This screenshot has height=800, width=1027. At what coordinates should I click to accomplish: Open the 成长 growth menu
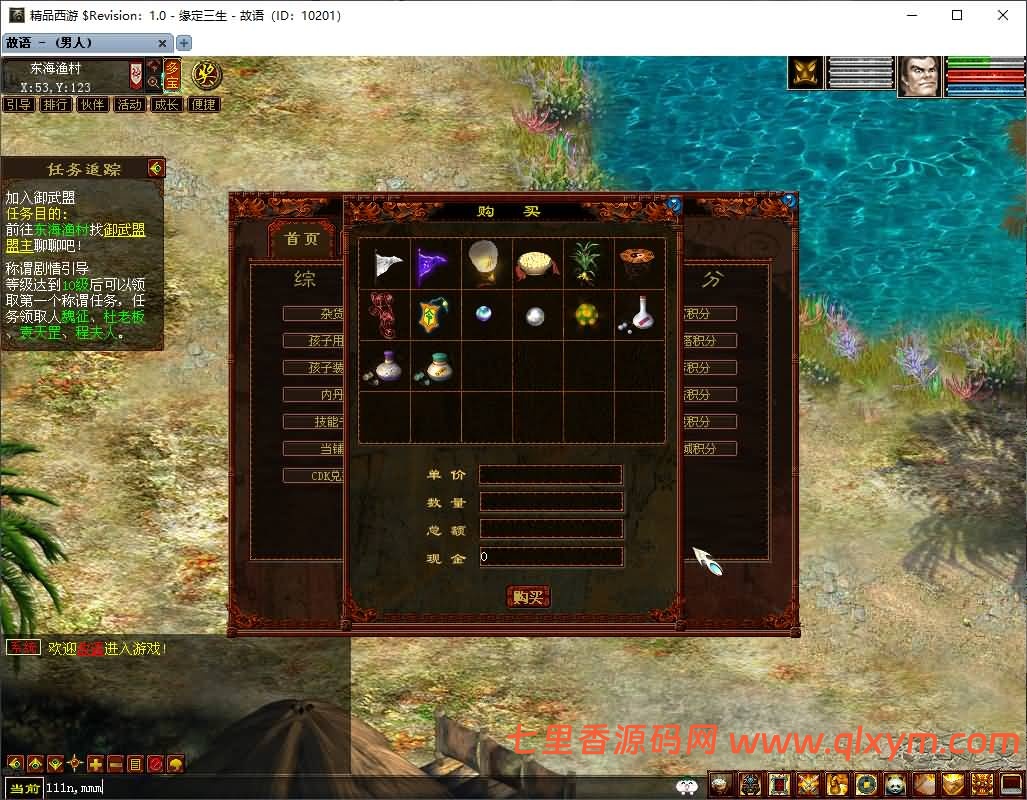click(x=167, y=104)
